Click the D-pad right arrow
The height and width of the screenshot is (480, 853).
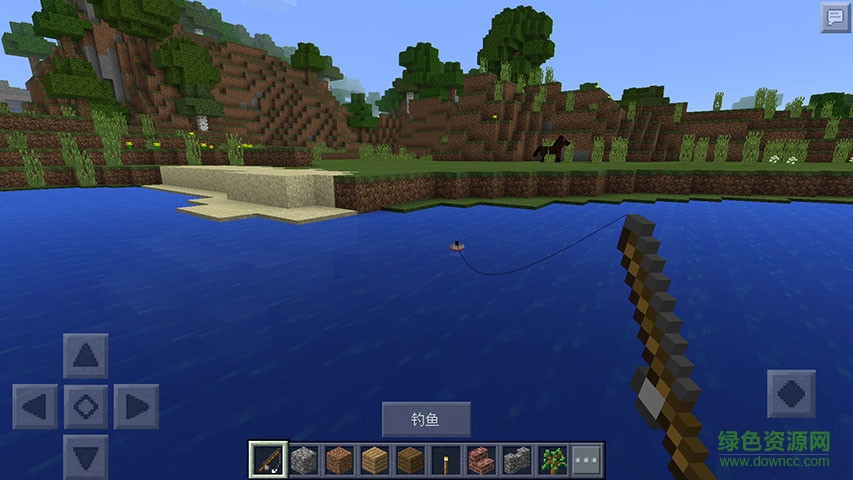136,407
